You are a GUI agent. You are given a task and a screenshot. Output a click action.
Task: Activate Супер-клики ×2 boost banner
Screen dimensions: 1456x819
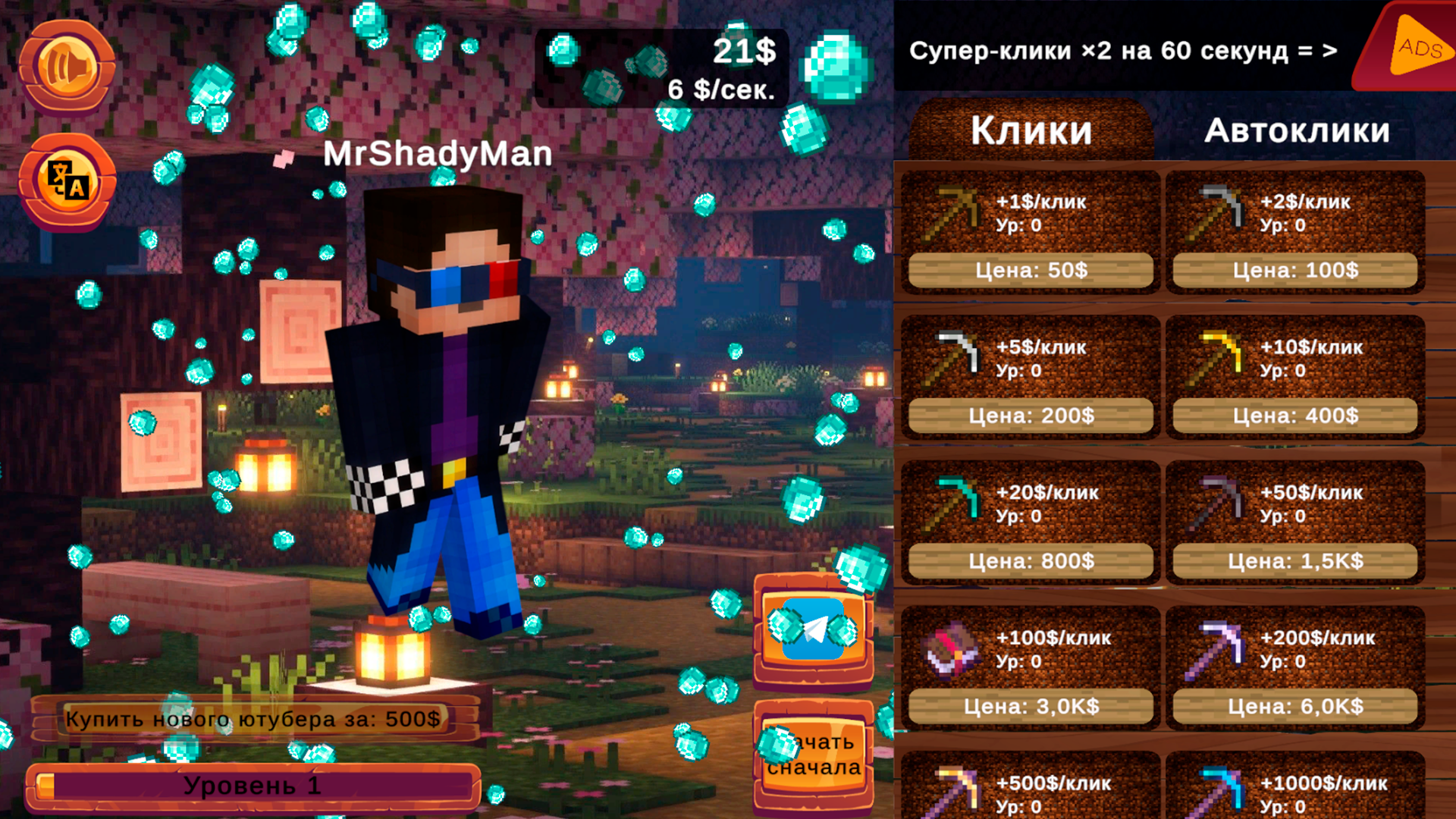pos(1122,50)
